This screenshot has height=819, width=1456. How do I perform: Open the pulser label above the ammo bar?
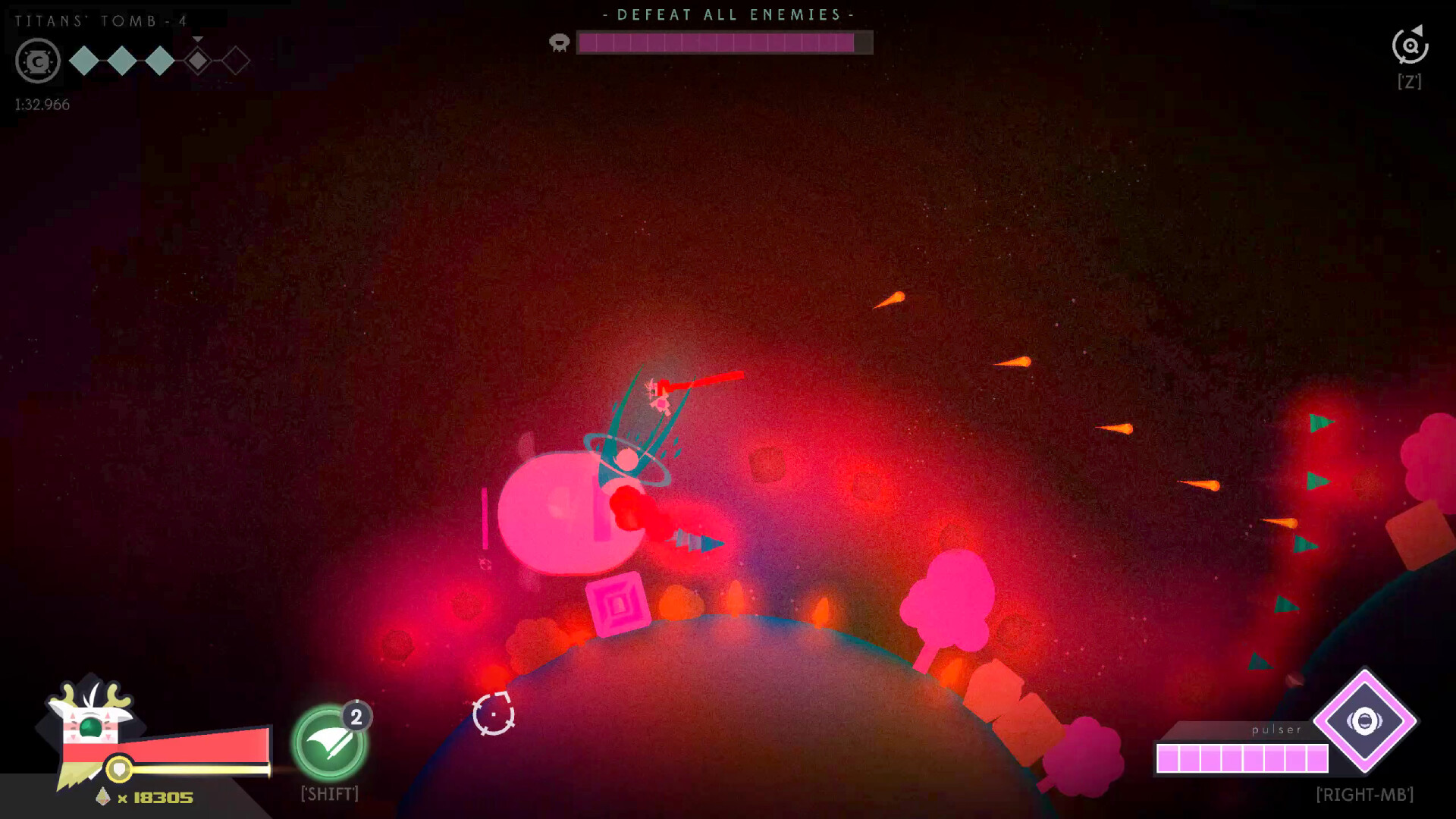[x=1276, y=730]
